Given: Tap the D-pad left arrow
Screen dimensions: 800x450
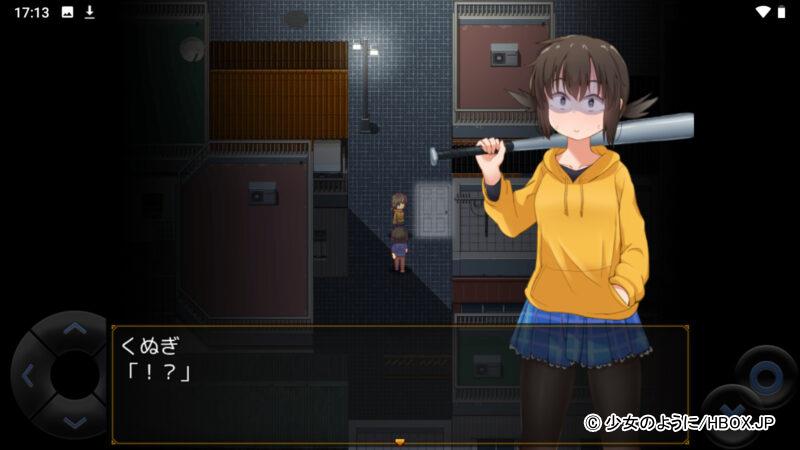Looking at the screenshot, I should [27, 376].
